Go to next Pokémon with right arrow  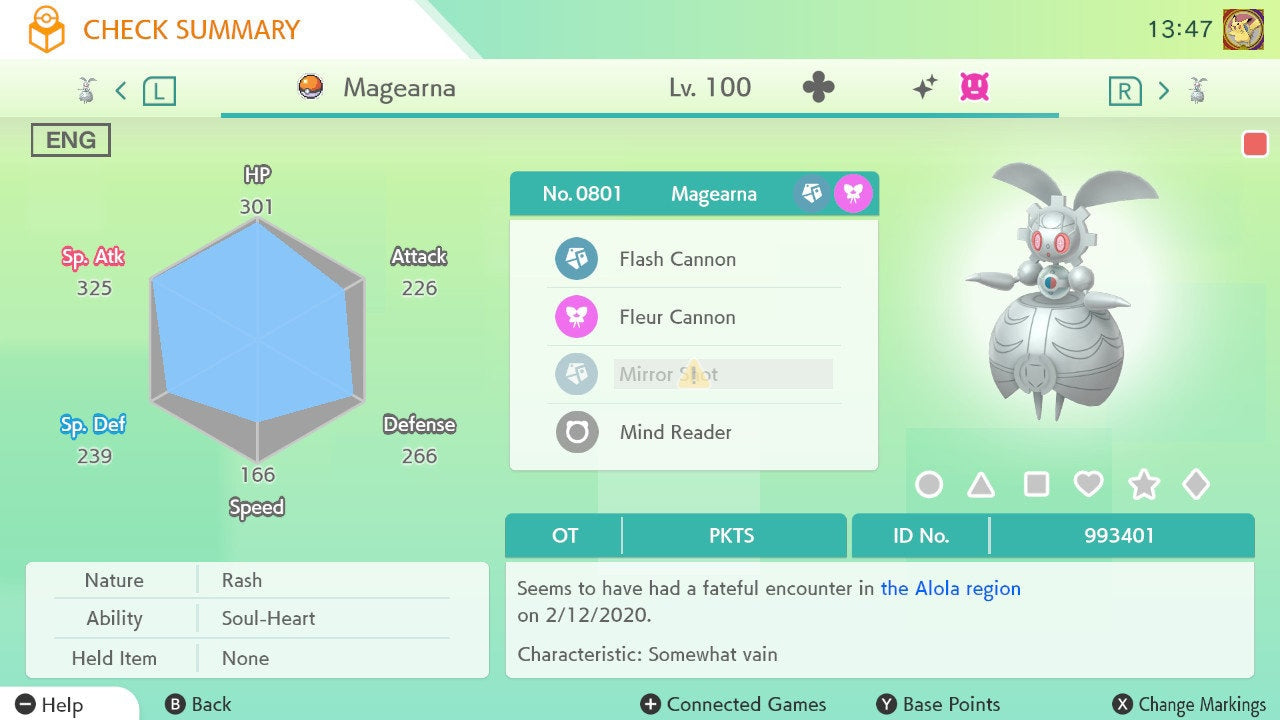click(1163, 91)
